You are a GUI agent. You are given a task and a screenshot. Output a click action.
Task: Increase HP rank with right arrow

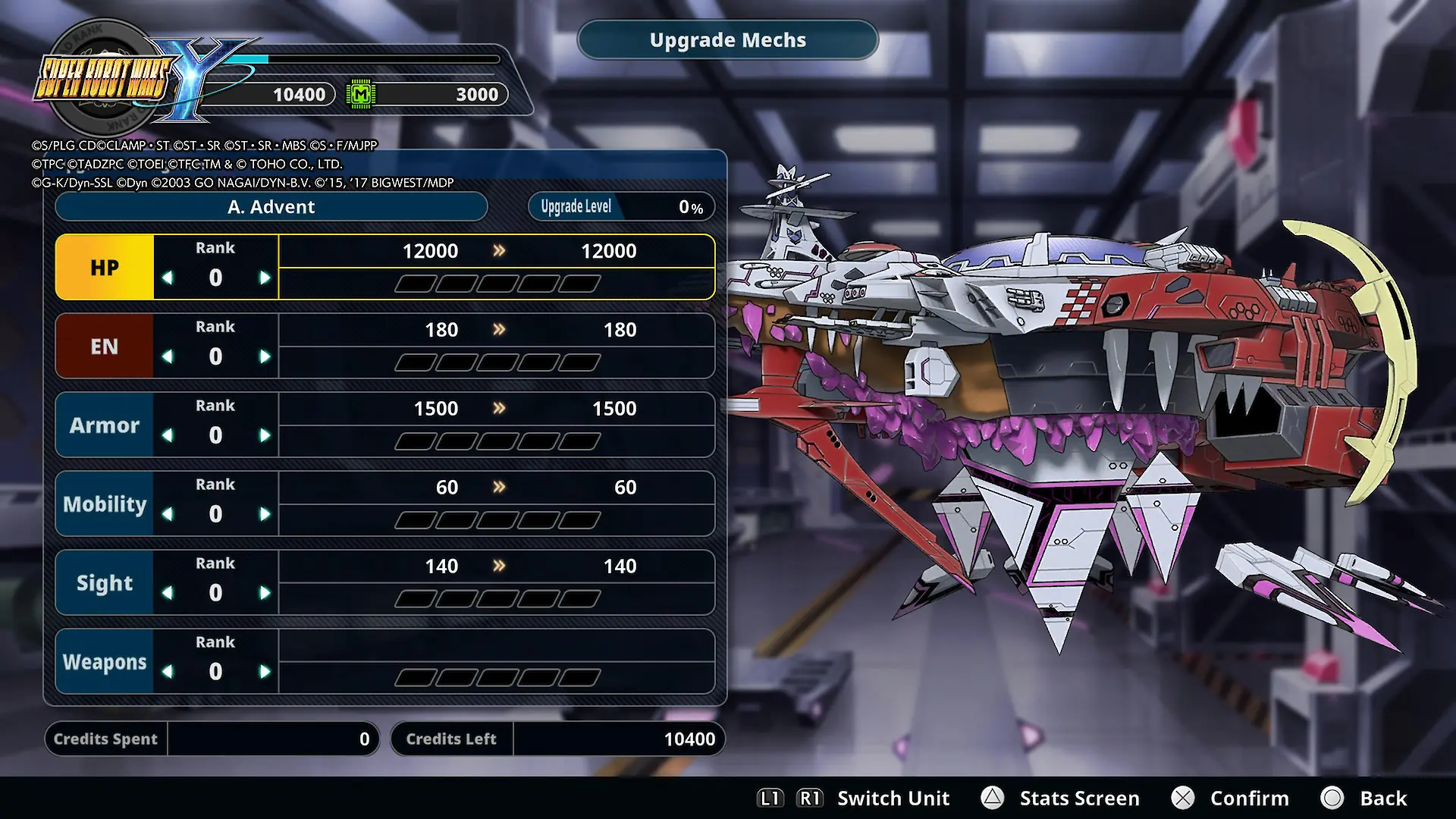[x=265, y=278]
